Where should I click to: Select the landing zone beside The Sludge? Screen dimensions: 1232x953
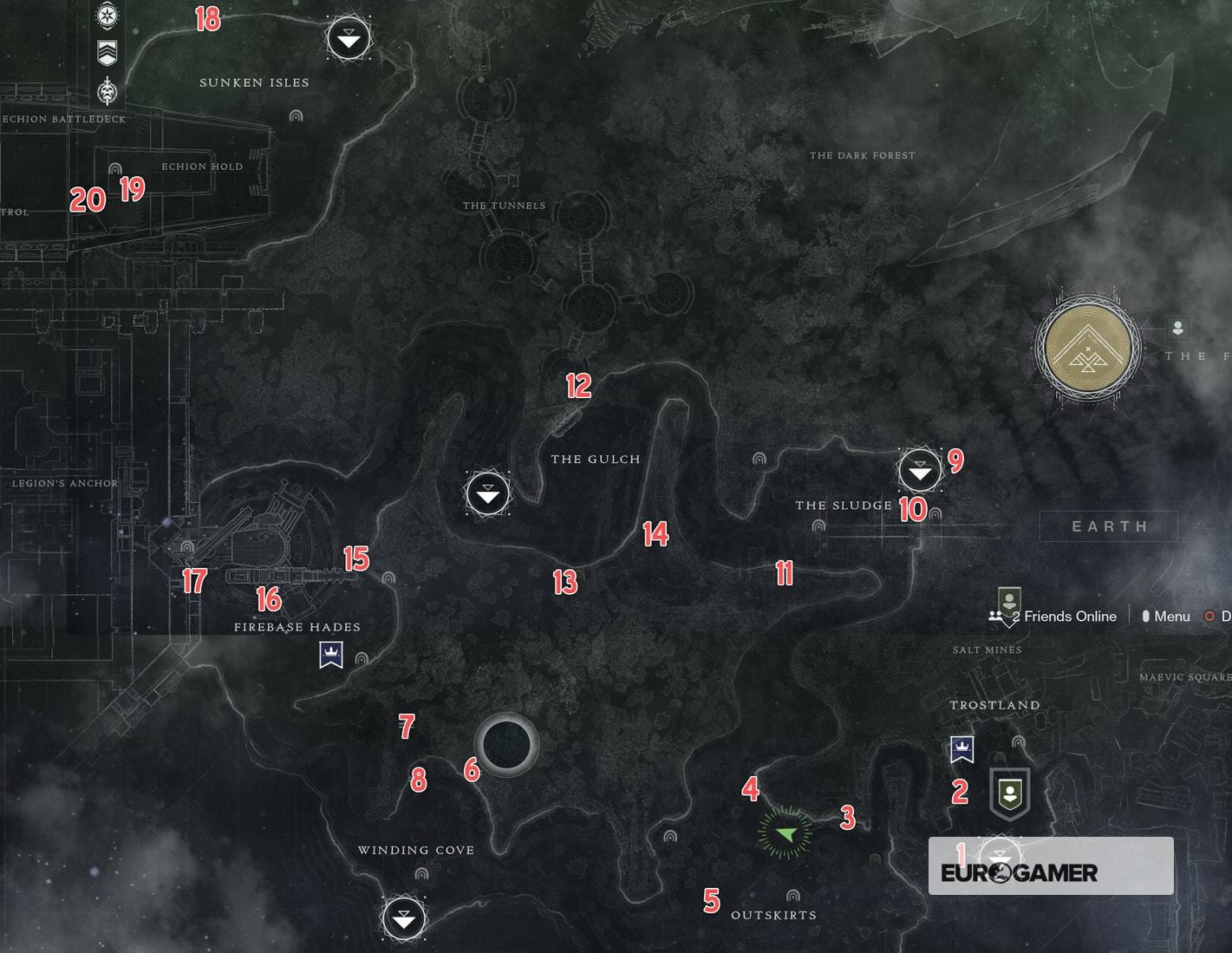(918, 471)
